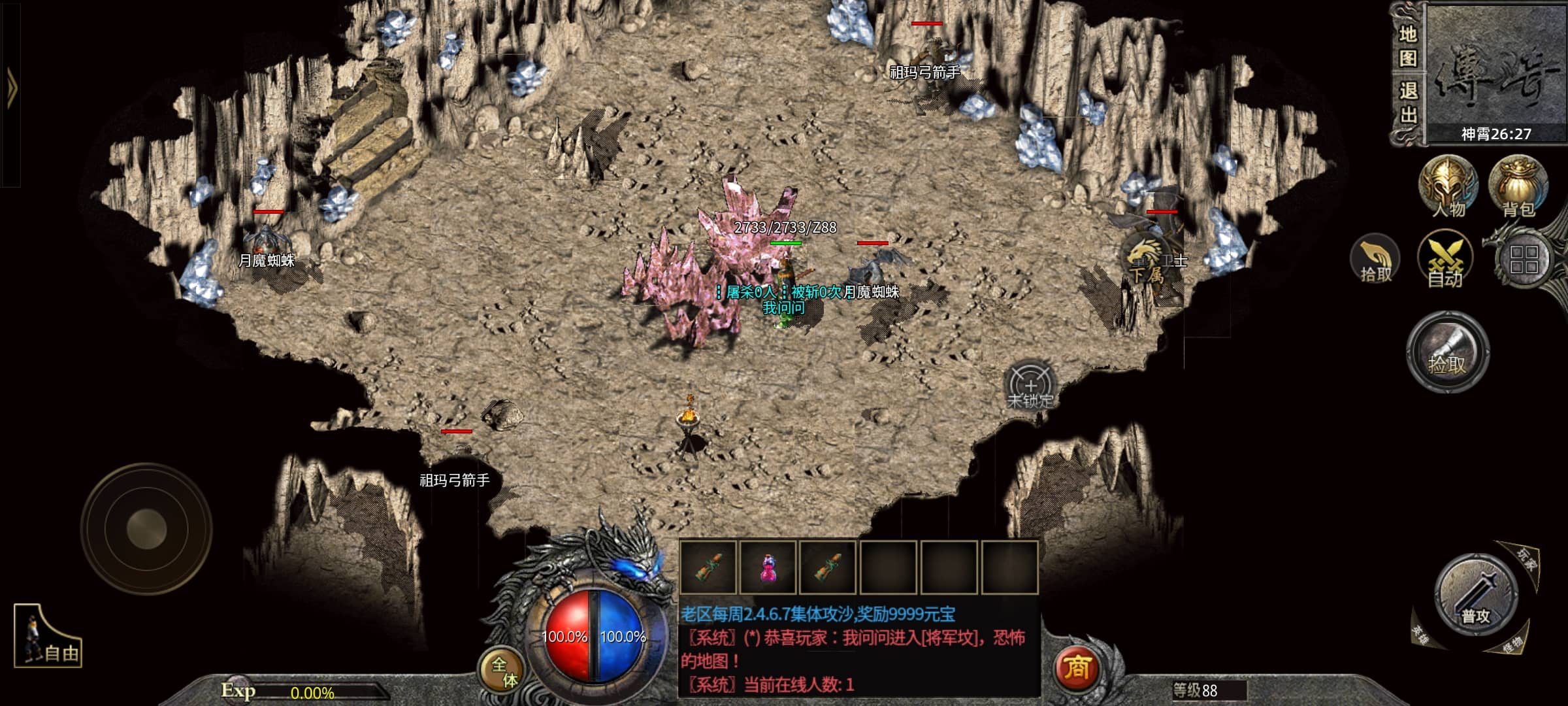Open the 背包 bag inventory
1568x706 pixels.
point(1518,186)
